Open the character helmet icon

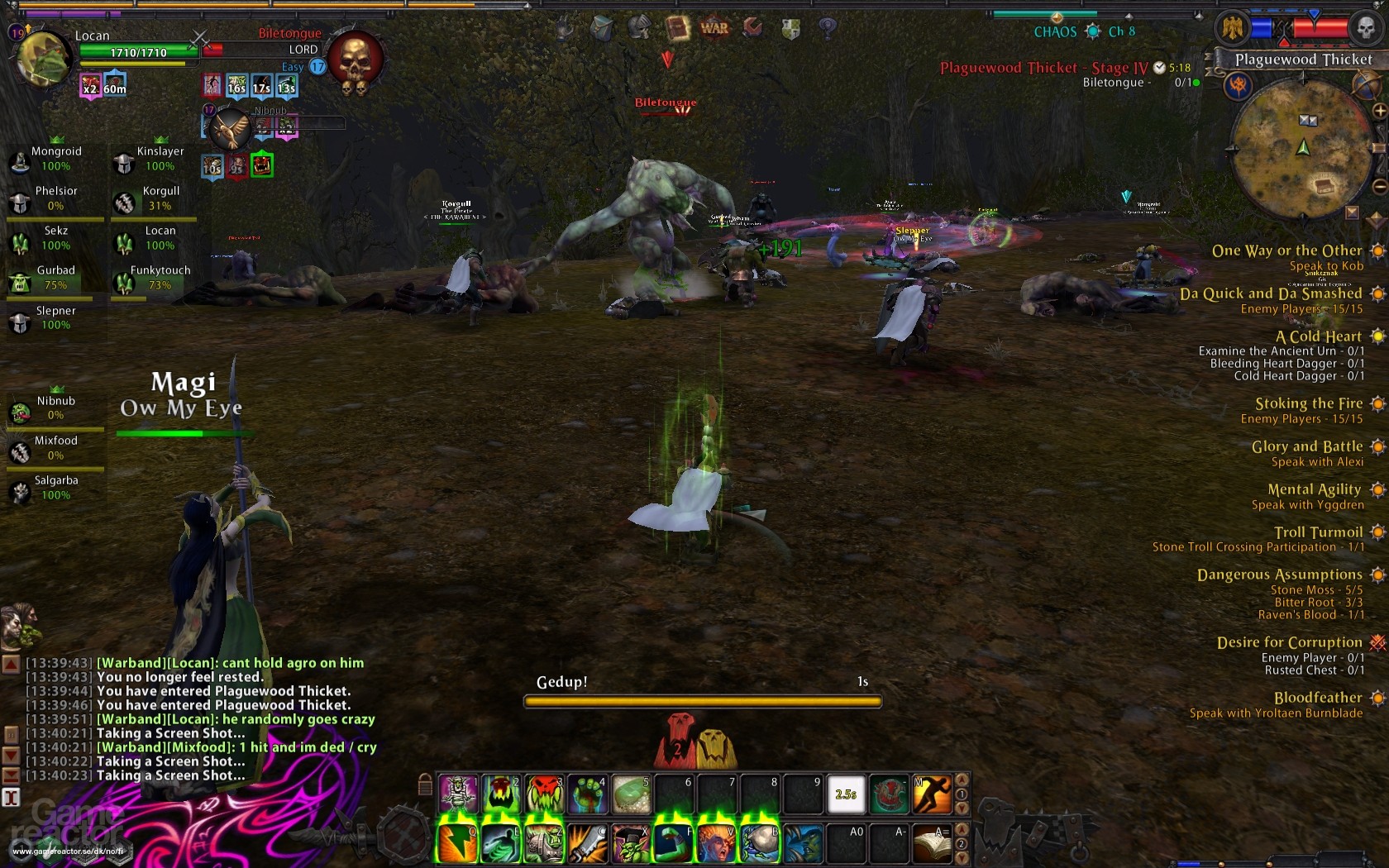(640, 26)
